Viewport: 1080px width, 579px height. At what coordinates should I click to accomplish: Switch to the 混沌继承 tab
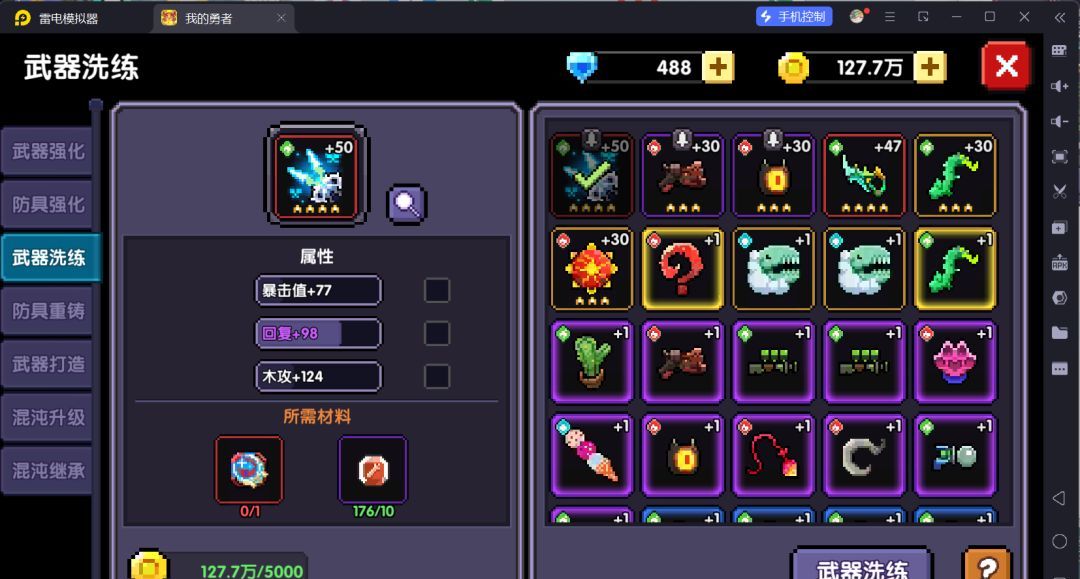(48, 470)
